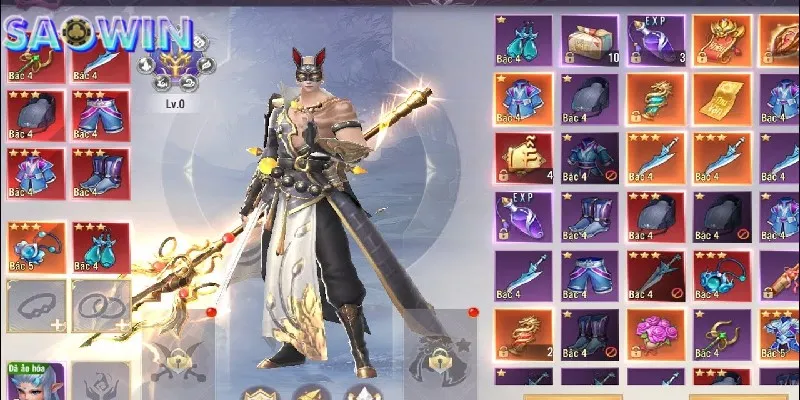The height and width of the screenshot is (400, 800).
Task: Select the equipped dark helmet slot
Action: pyautogui.click(x=36, y=114)
